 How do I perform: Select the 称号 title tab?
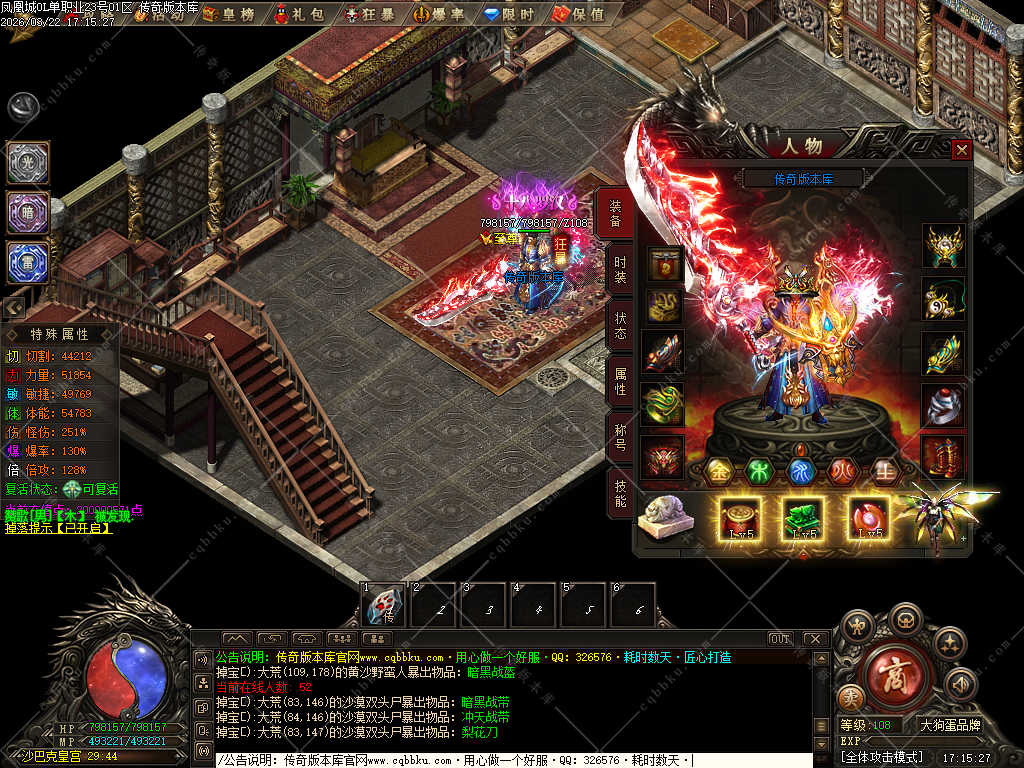tap(620, 437)
